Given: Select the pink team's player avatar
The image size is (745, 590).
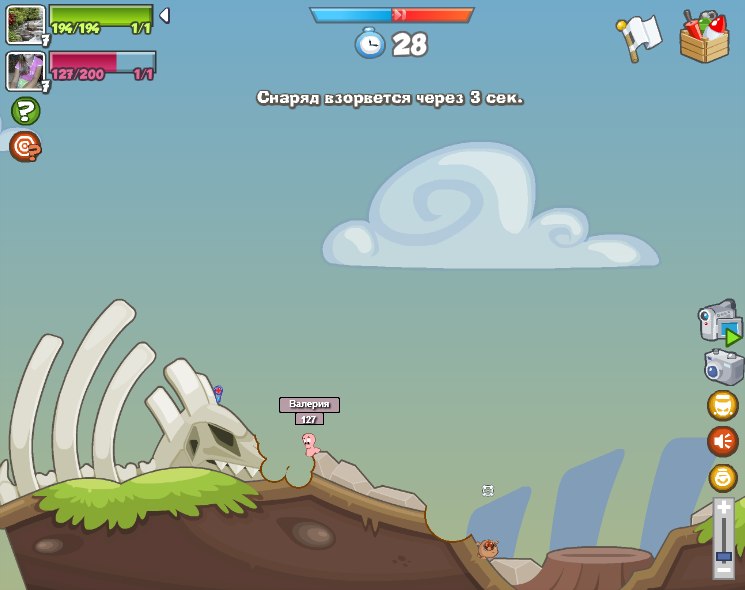Looking at the screenshot, I should (x=25, y=71).
